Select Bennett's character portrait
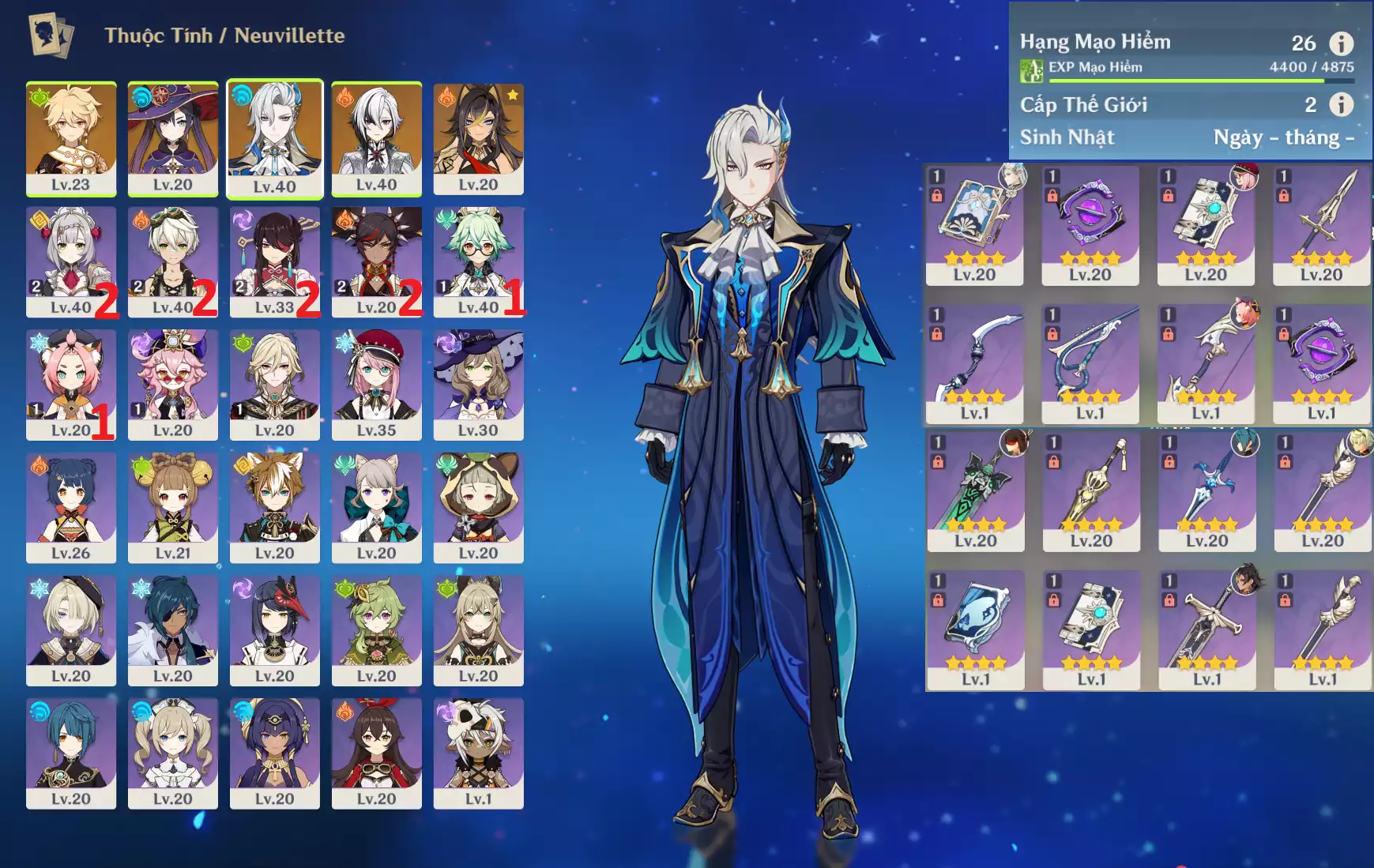 pyautogui.click(x=173, y=261)
